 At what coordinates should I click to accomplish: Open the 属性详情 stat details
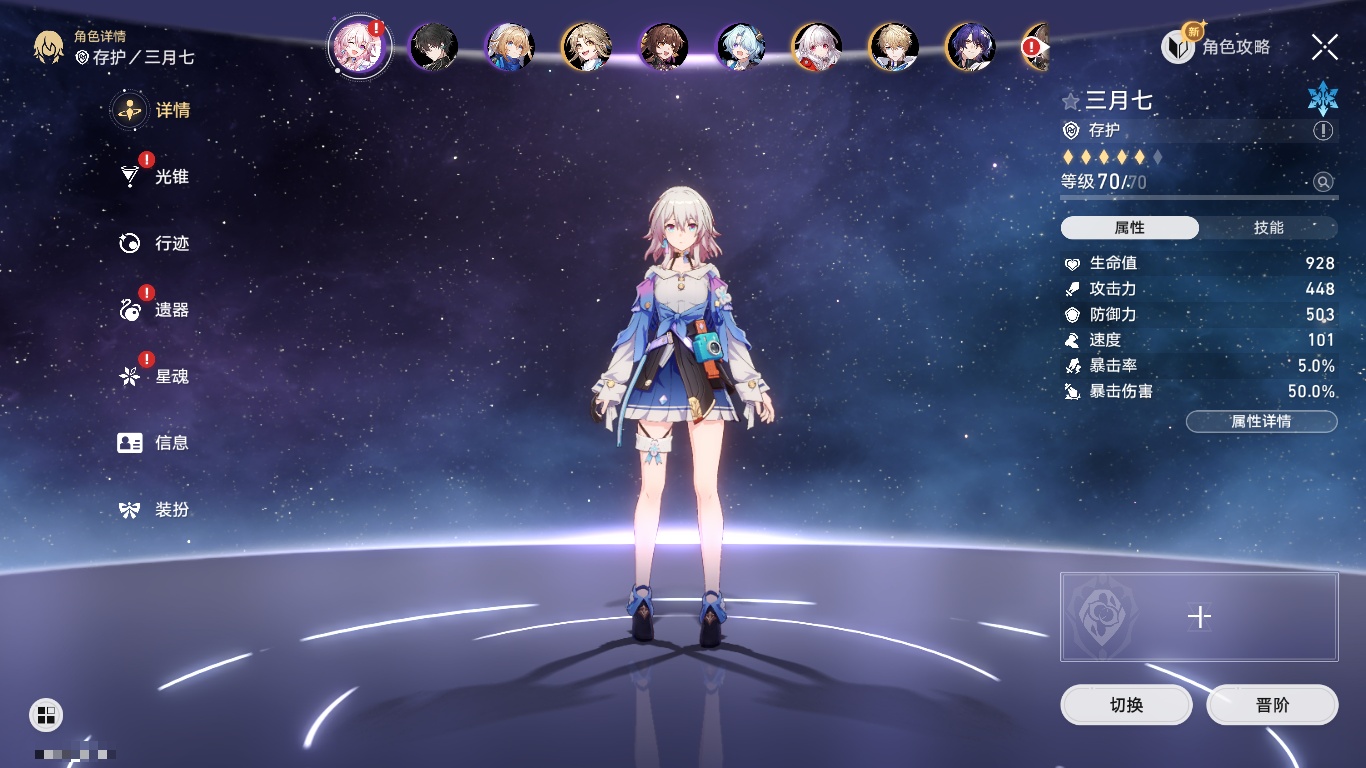pyautogui.click(x=1261, y=422)
